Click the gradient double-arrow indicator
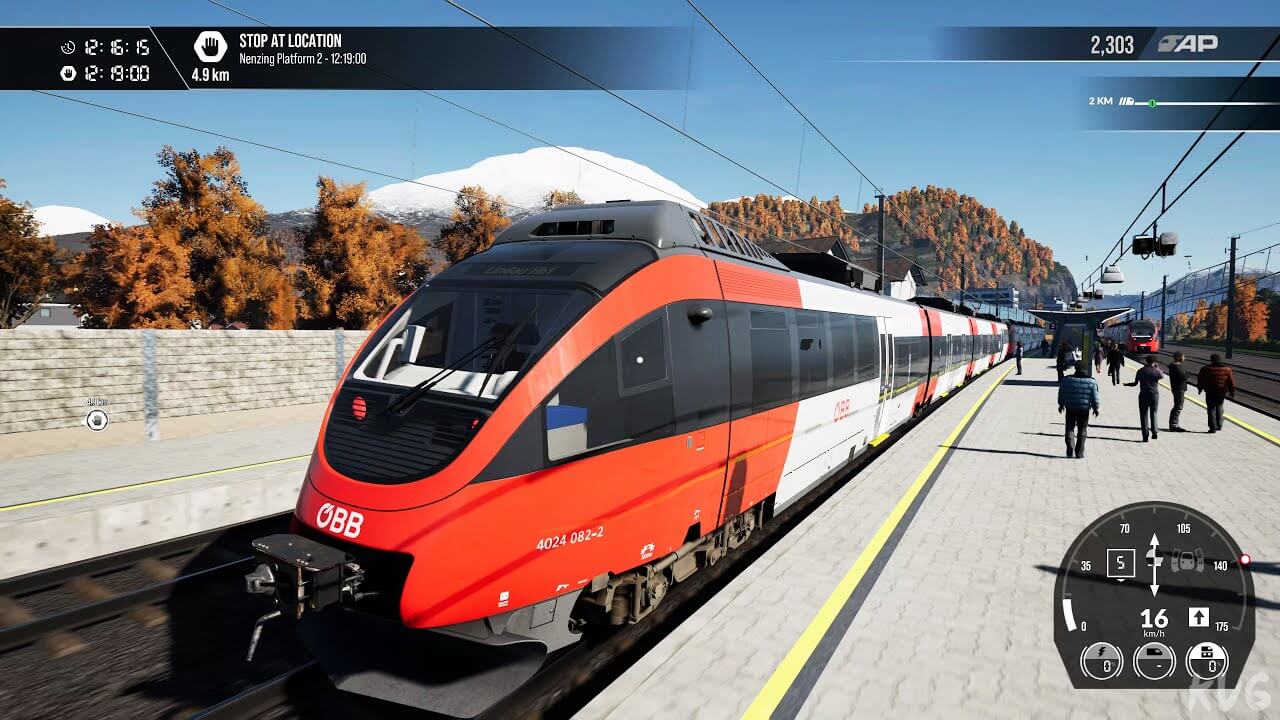 1154,565
